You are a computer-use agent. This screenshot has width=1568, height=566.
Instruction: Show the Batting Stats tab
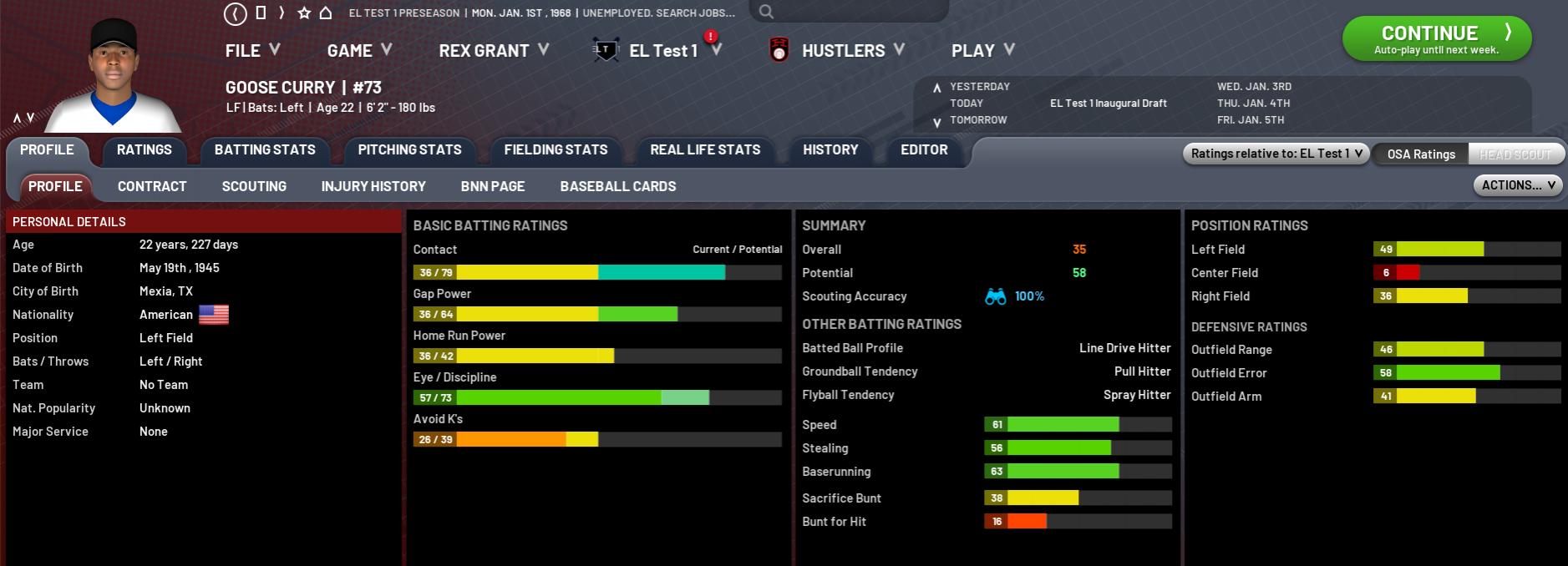click(265, 150)
